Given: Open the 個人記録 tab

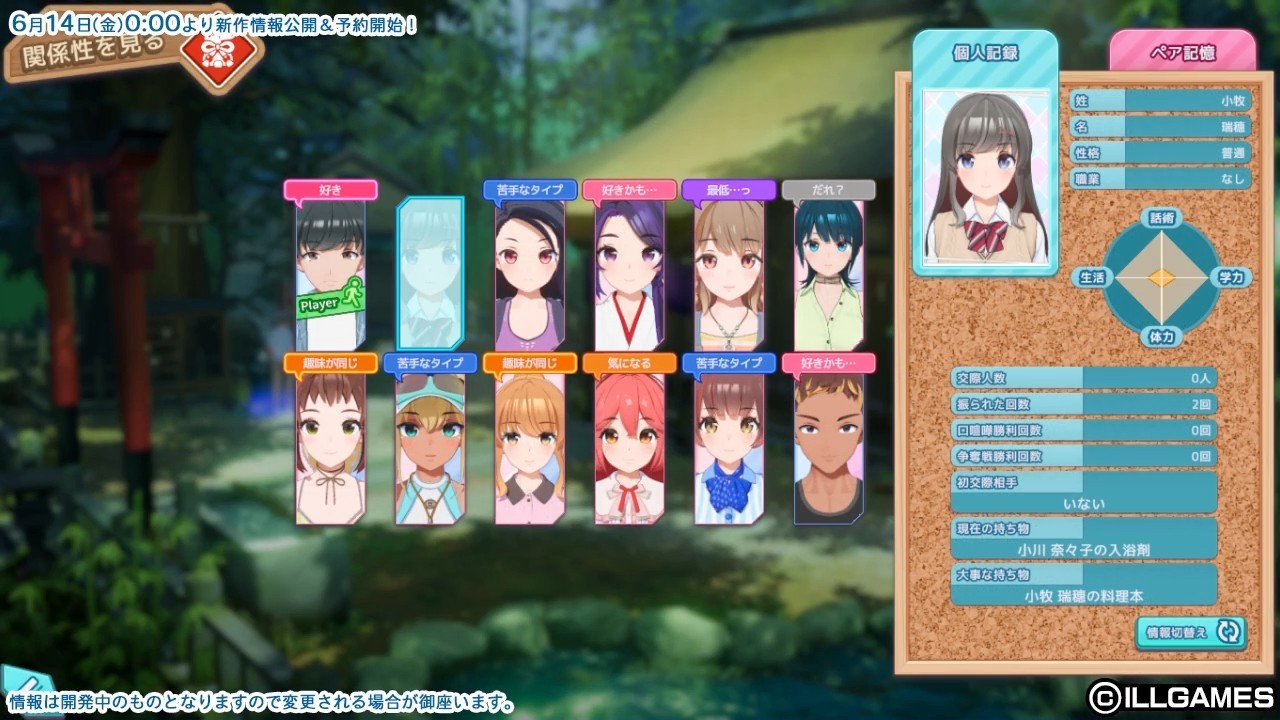Looking at the screenshot, I should pos(985,52).
